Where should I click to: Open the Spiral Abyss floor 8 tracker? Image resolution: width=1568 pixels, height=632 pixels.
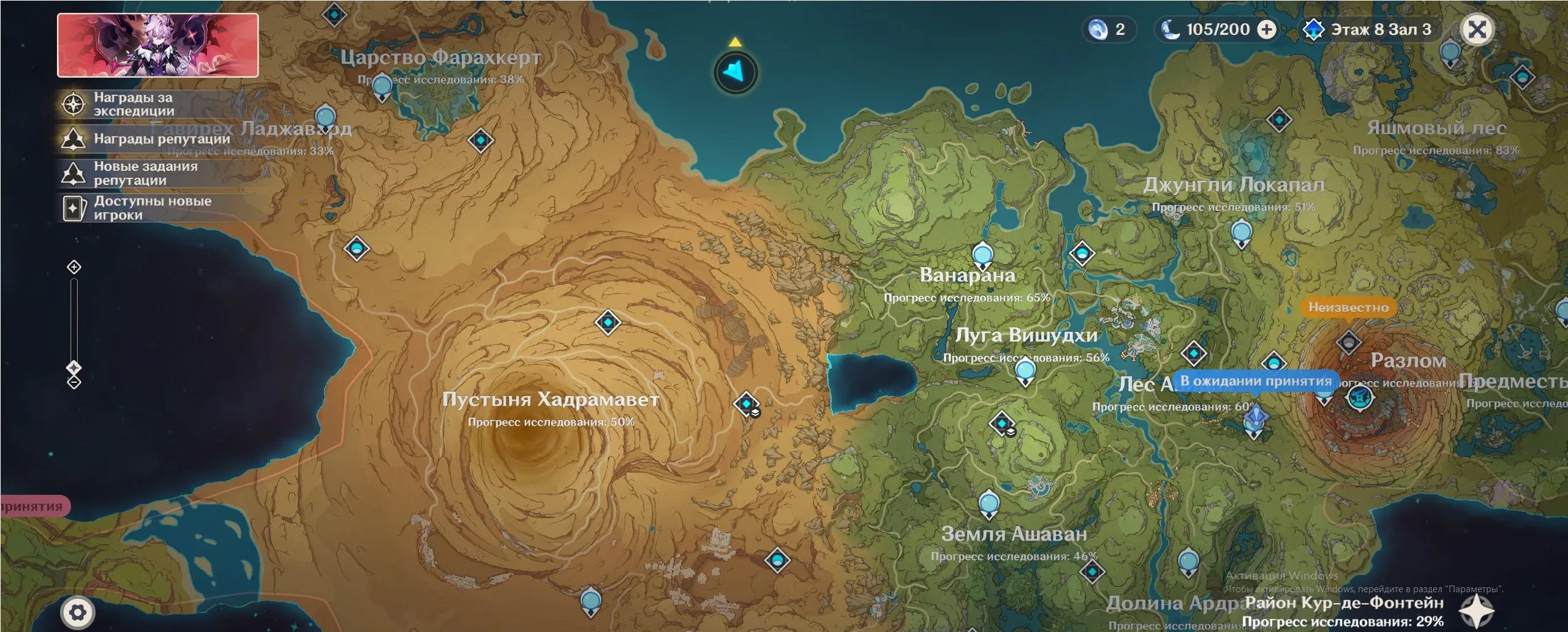pyautogui.click(x=1368, y=29)
